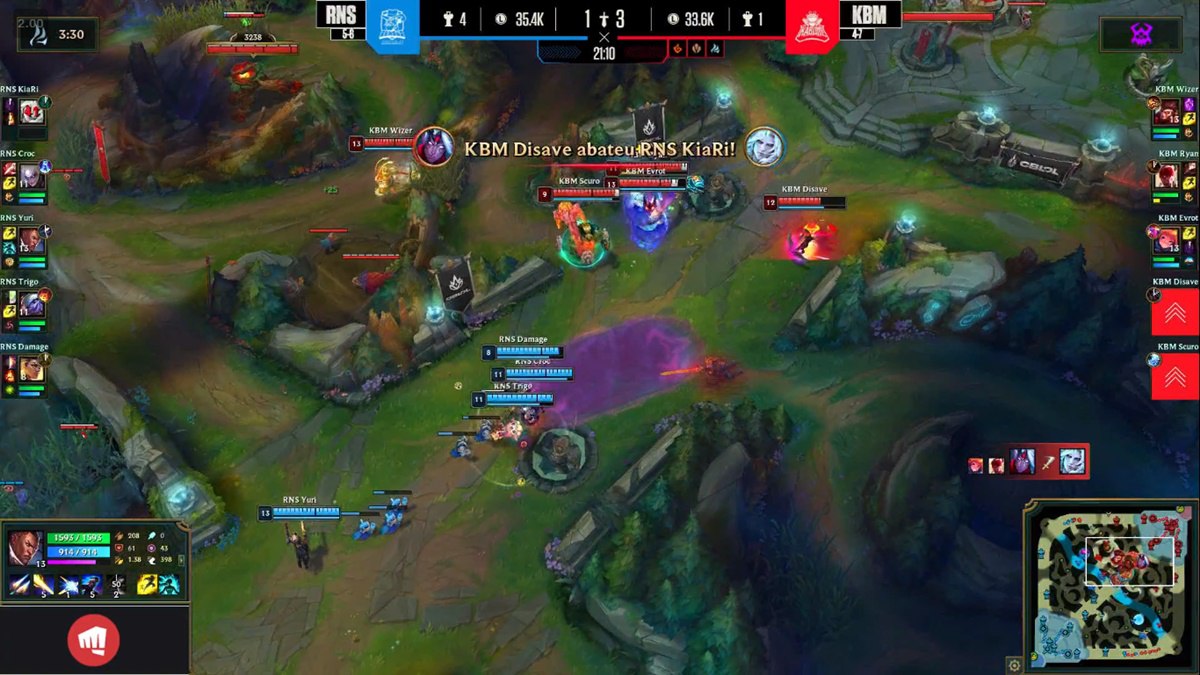Select RNS KiaRi's portrait in the team list

click(x=29, y=111)
